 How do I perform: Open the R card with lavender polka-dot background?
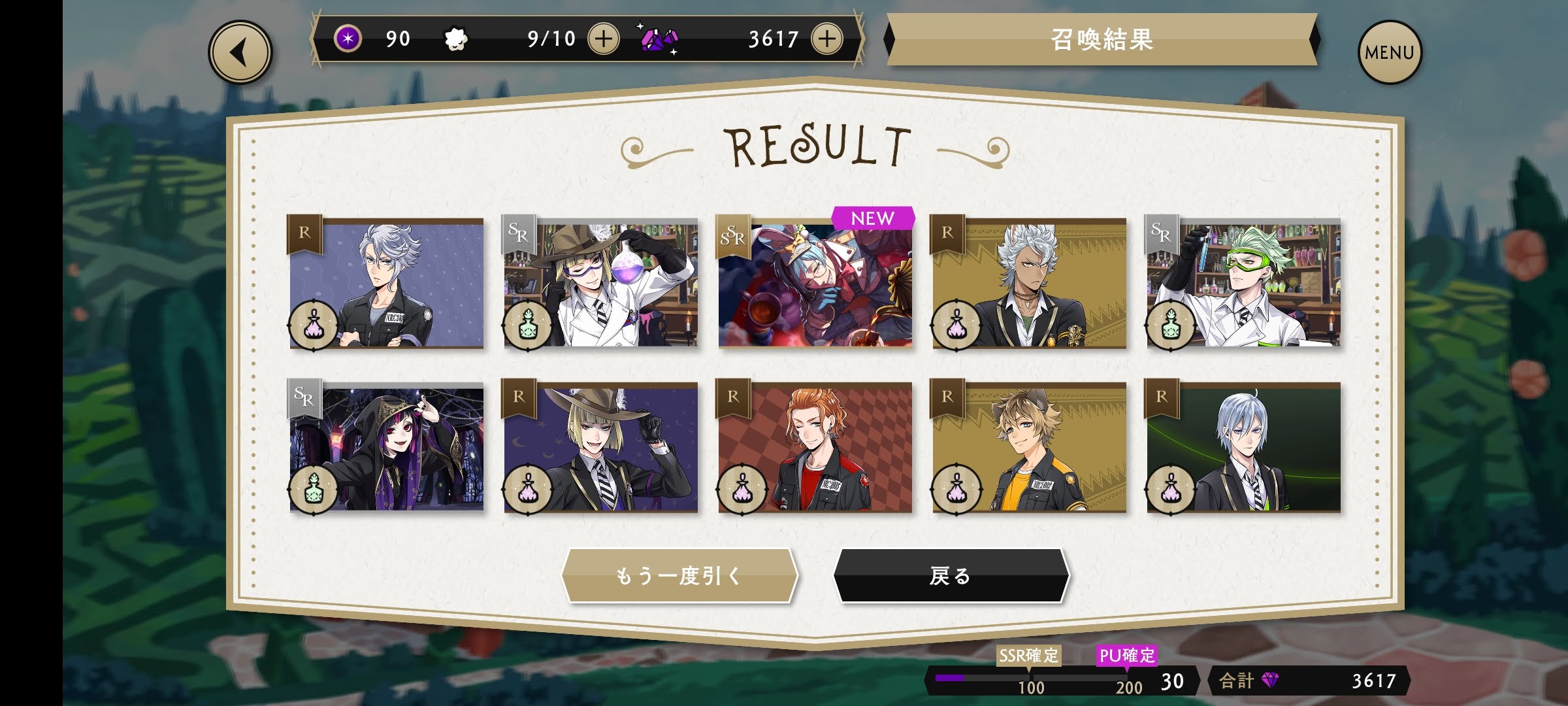click(x=386, y=283)
